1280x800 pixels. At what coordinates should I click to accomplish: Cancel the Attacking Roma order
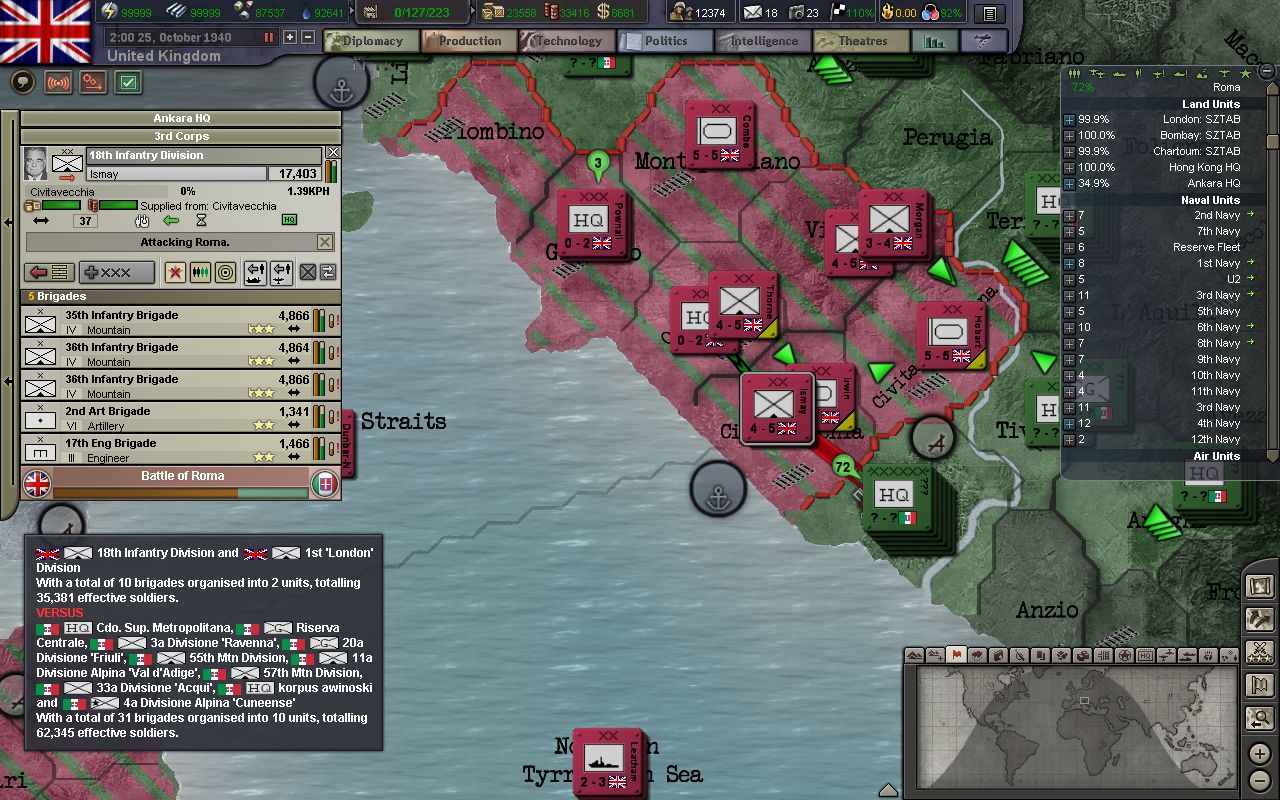(x=325, y=242)
